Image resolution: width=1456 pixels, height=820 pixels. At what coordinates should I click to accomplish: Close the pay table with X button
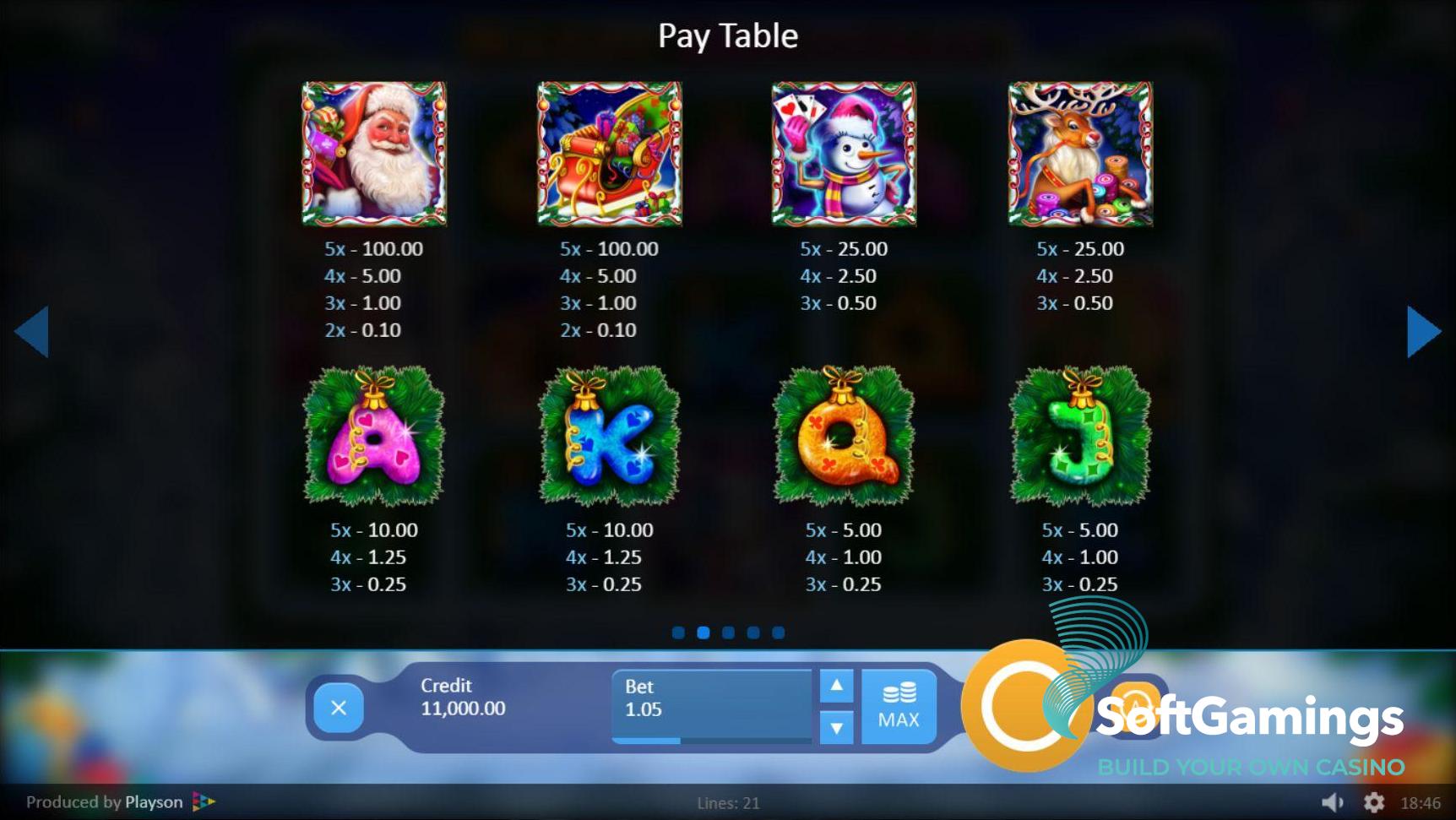coord(339,708)
